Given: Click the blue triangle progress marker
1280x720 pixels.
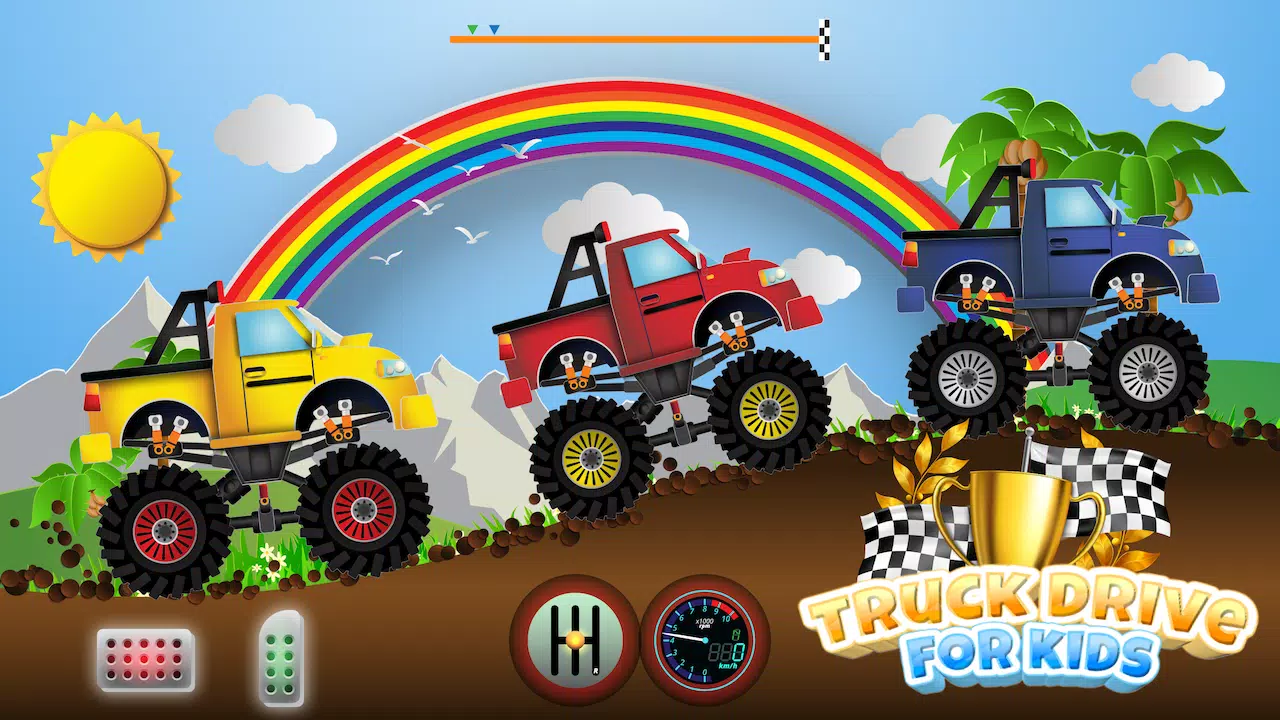Looking at the screenshot, I should pos(493,29).
